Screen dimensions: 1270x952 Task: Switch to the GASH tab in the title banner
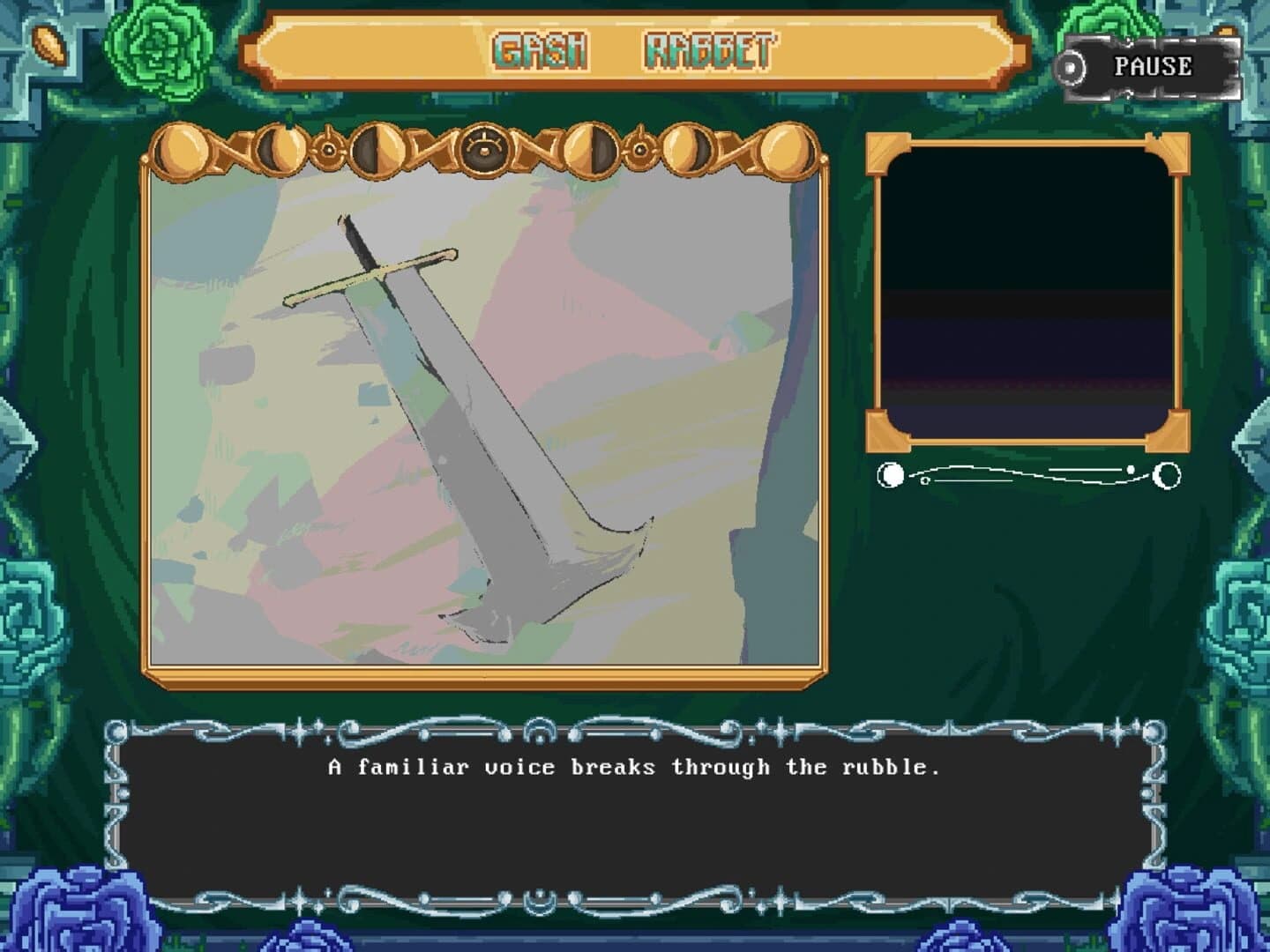(x=540, y=50)
